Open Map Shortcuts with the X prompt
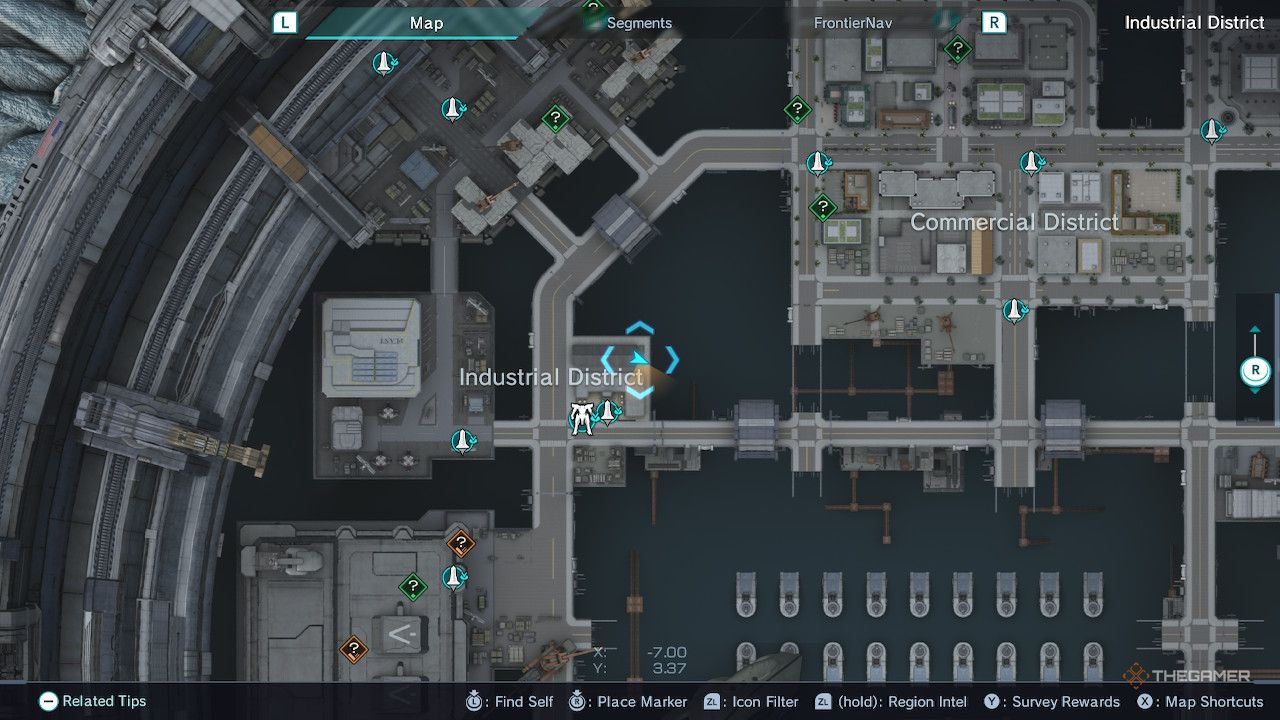 (1146, 702)
